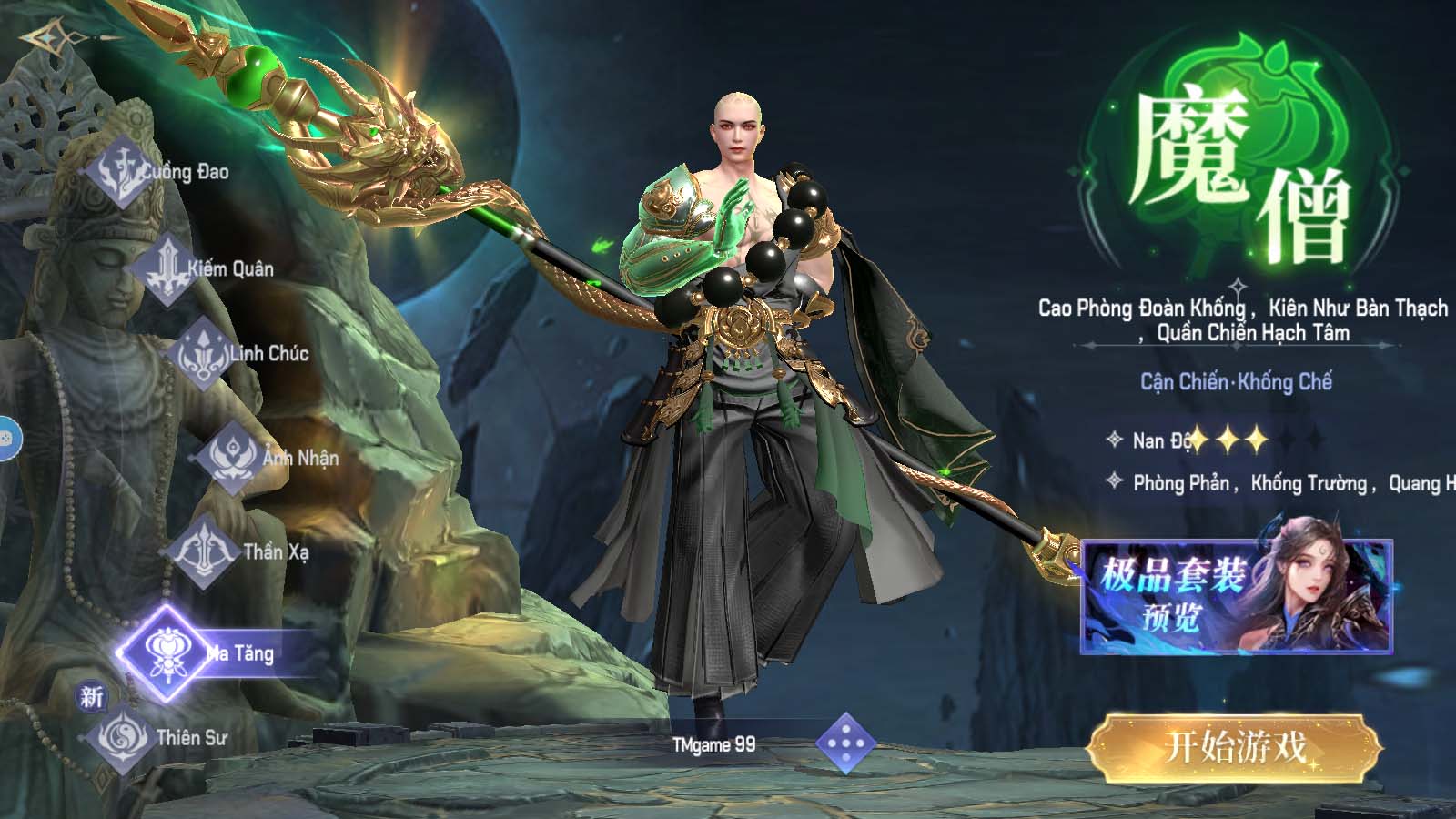This screenshot has width=1456, height=819.
Task: Randomize the character name with the dice
Action: (845, 744)
